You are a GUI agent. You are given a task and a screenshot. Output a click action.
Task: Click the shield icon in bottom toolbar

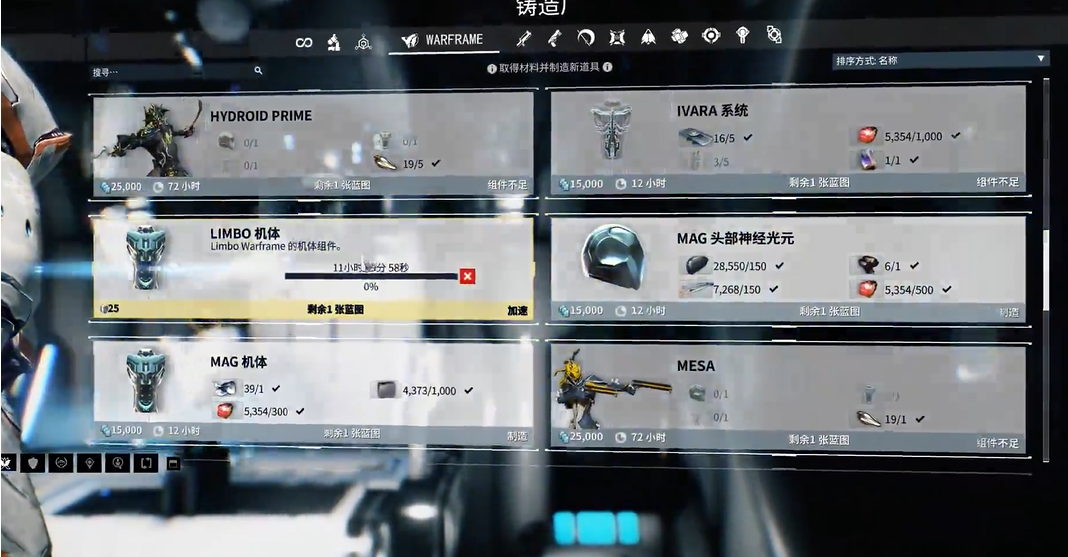point(35,463)
